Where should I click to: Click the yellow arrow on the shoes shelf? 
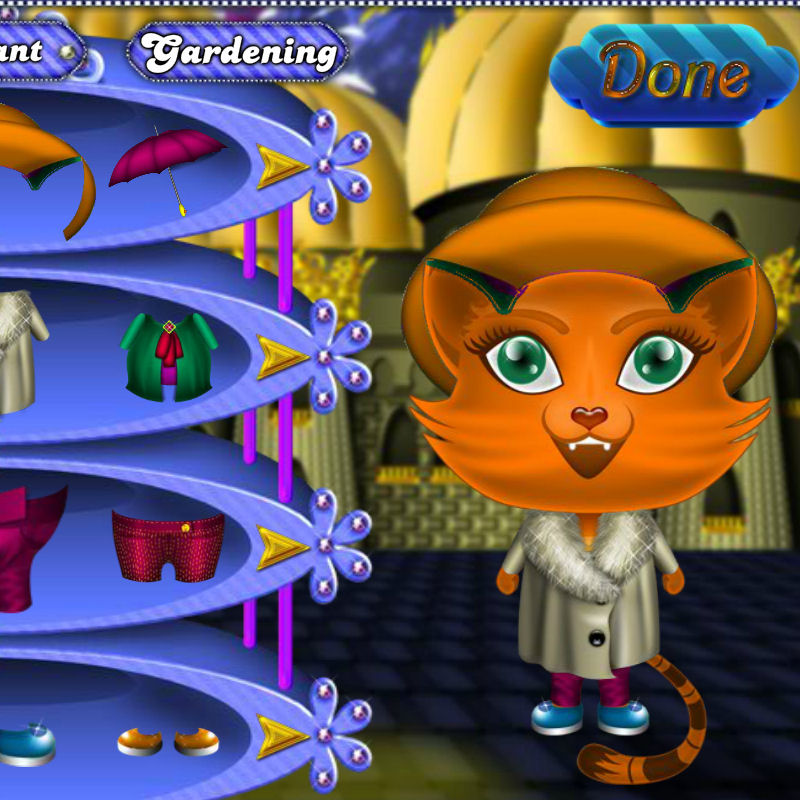(283, 736)
